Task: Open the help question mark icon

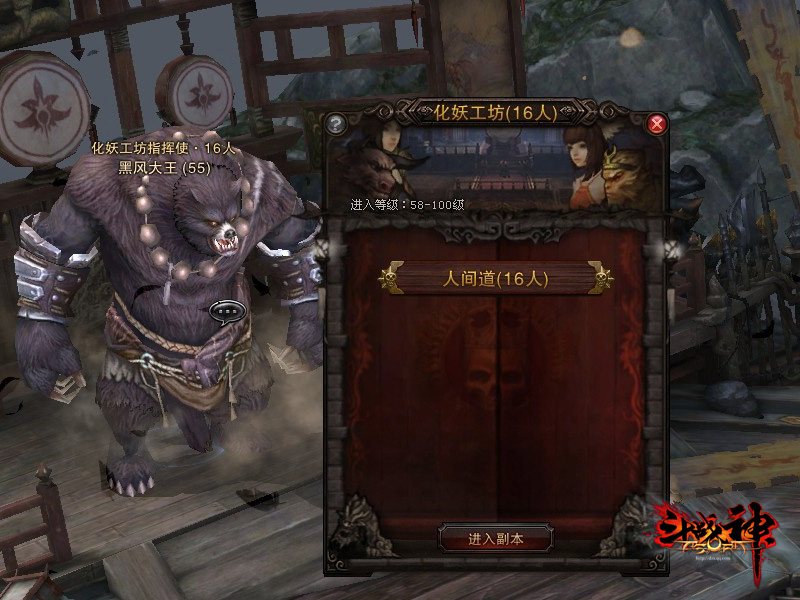Action: (336, 125)
